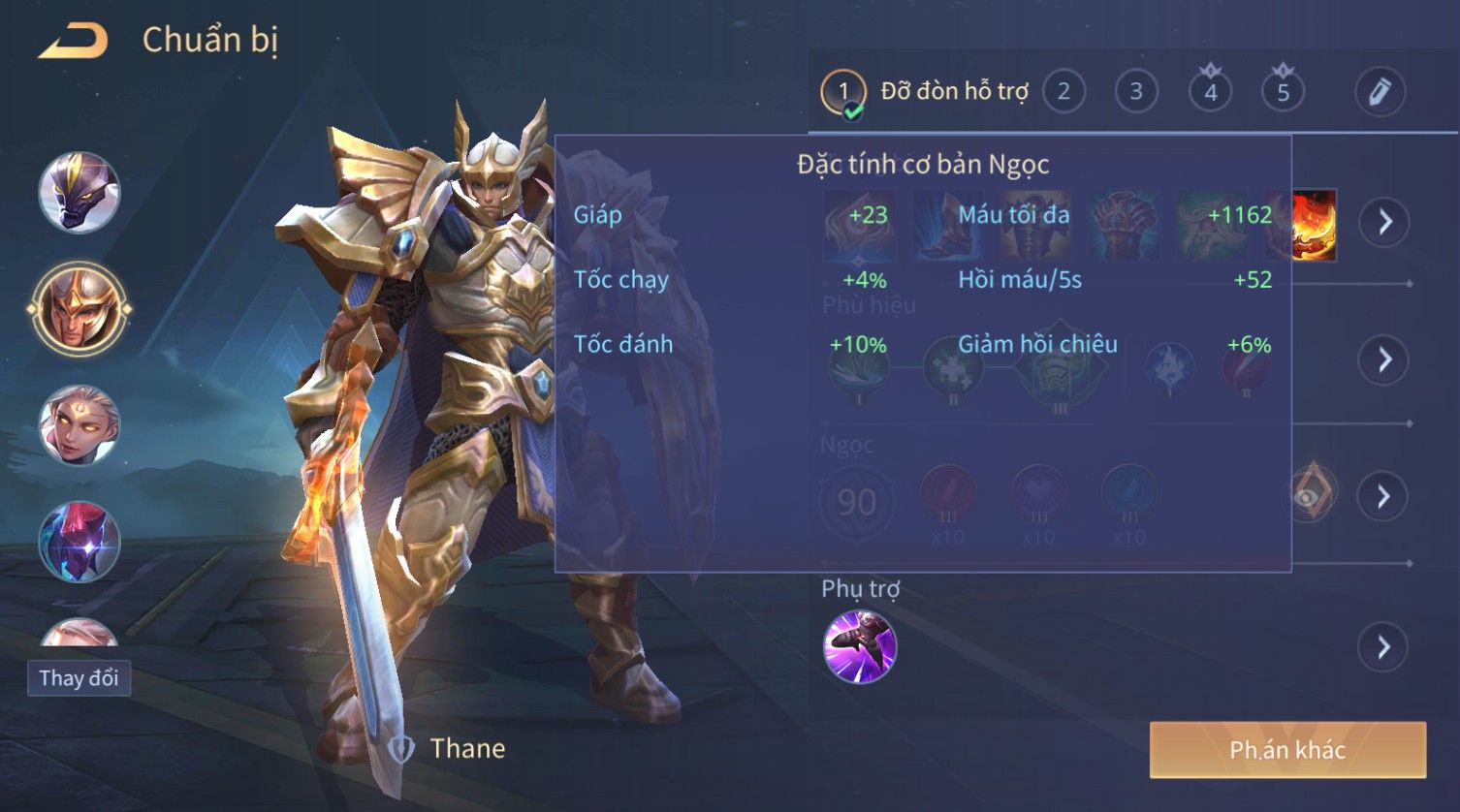Click the Phán khác button

[x=1287, y=750]
